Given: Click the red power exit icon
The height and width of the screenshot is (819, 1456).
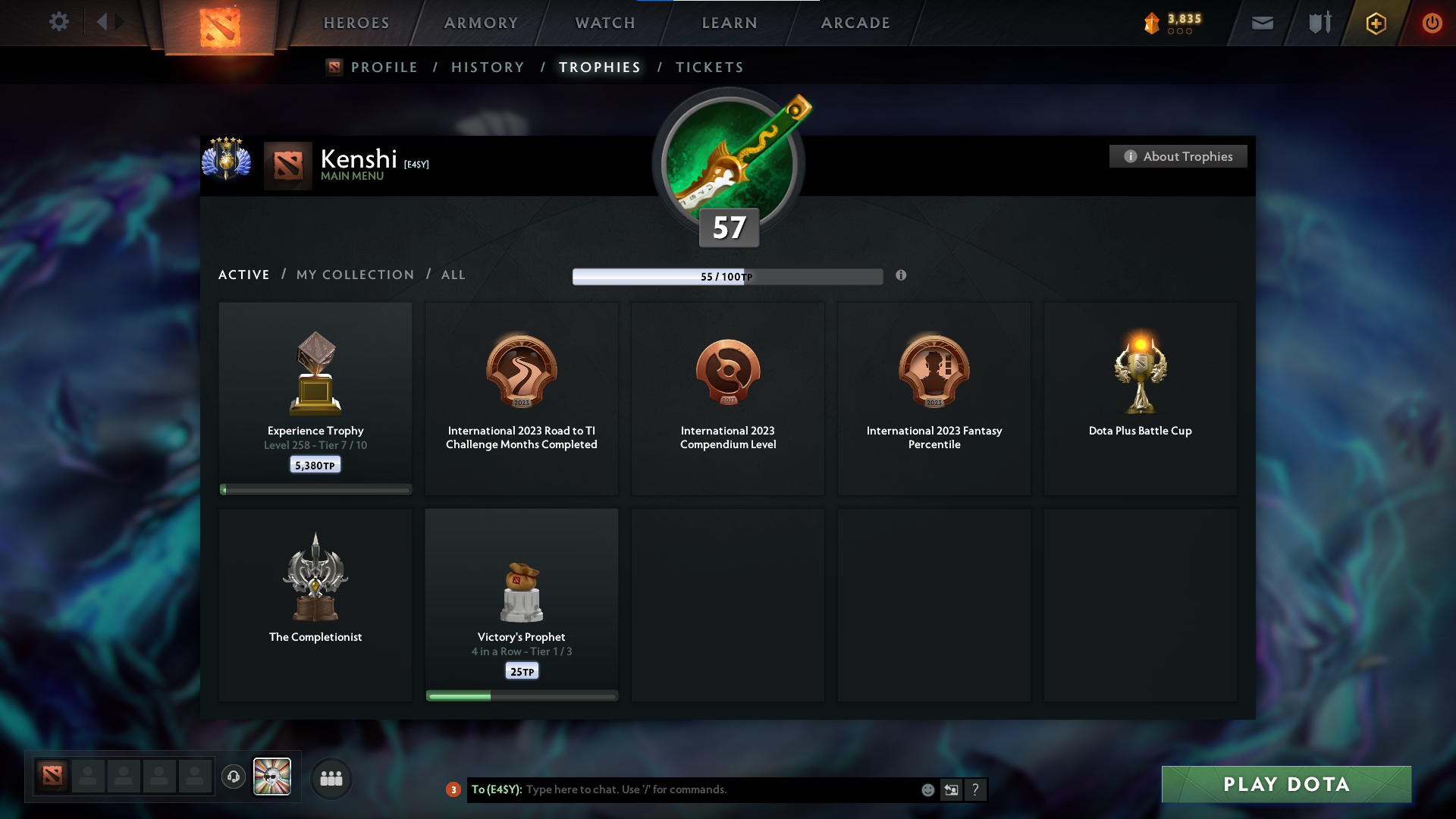Looking at the screenshot, I should point(1432,23).
